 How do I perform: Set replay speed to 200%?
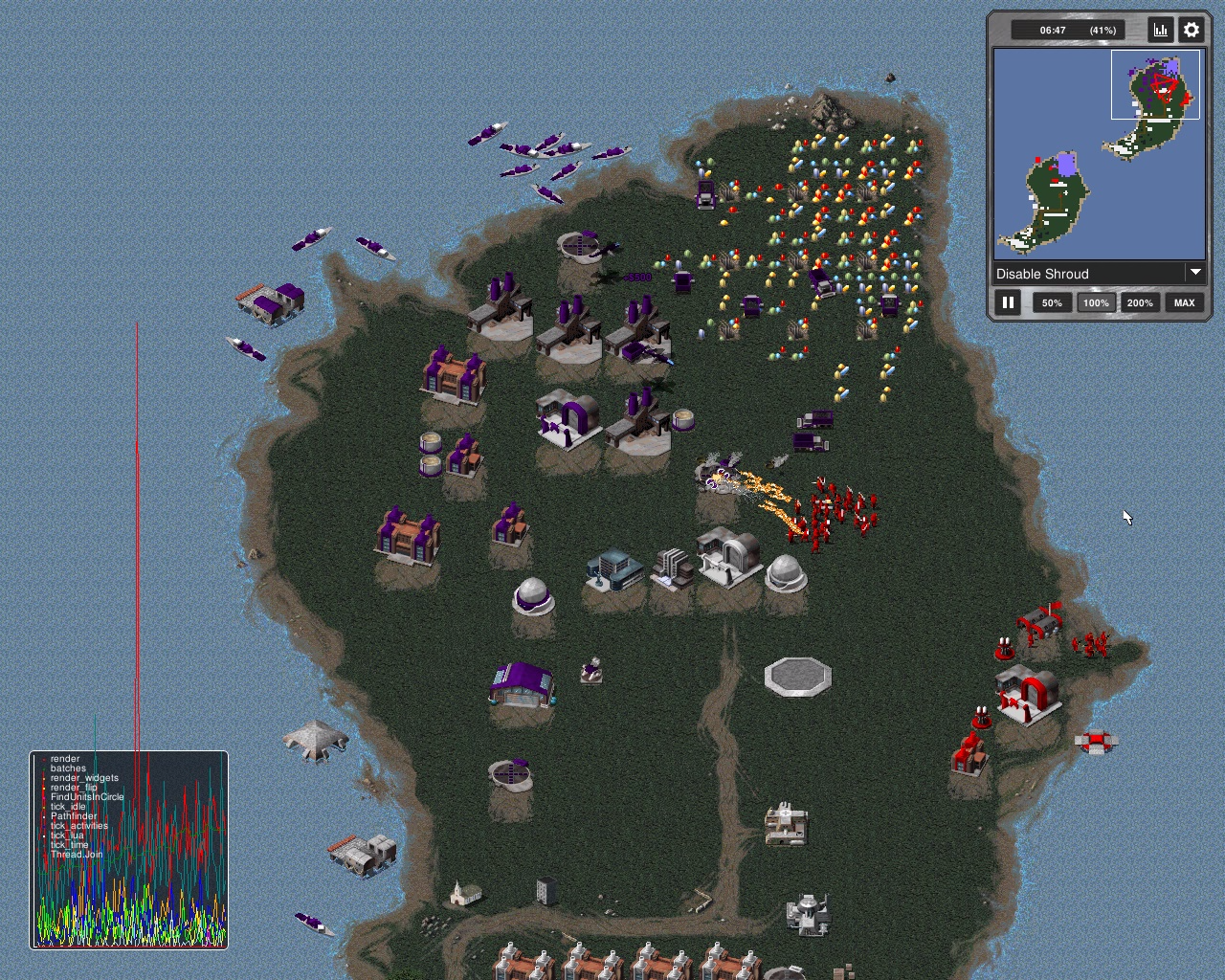coord(1140,302)
